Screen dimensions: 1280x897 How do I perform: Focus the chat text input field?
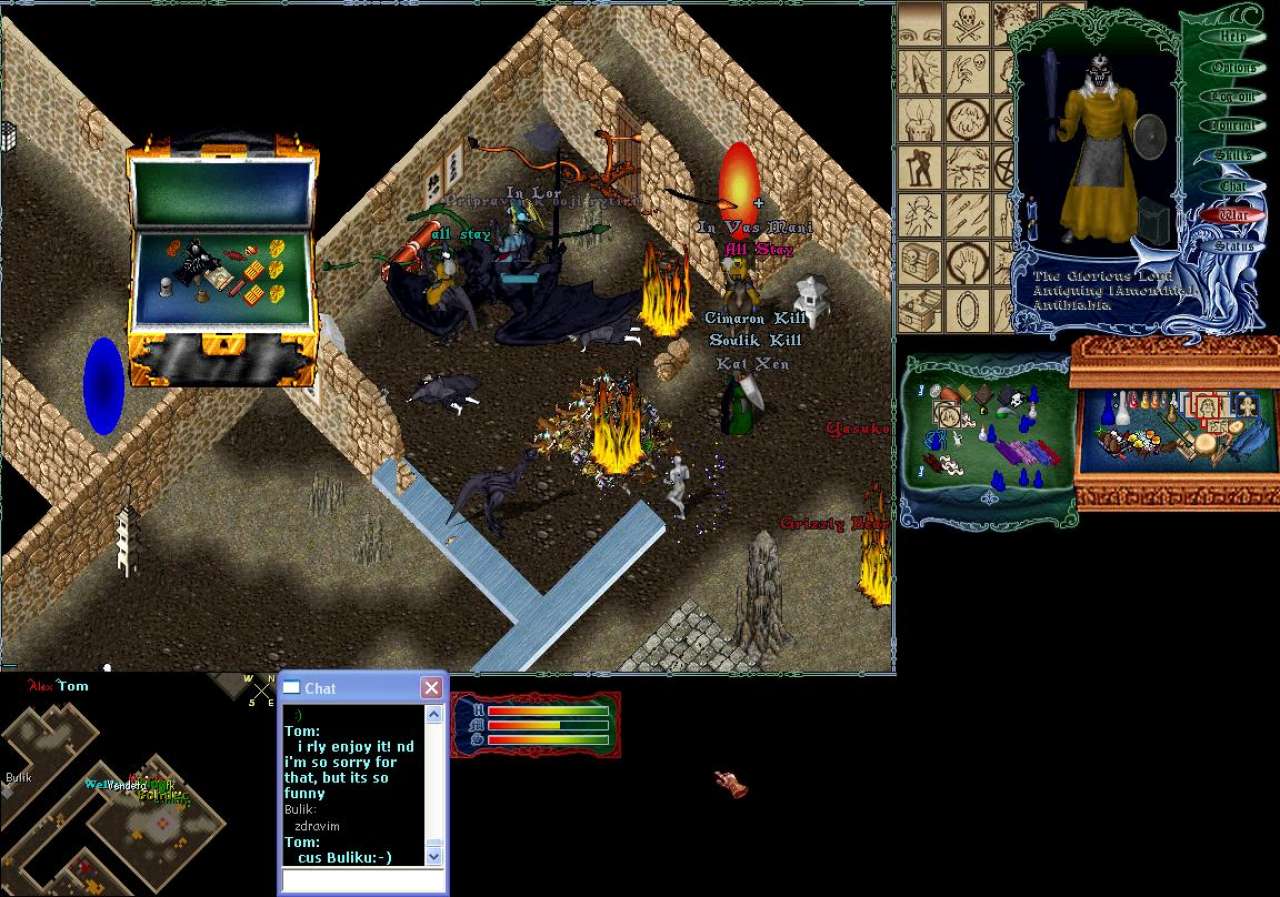pyautogui.click(x=362, y=880)
